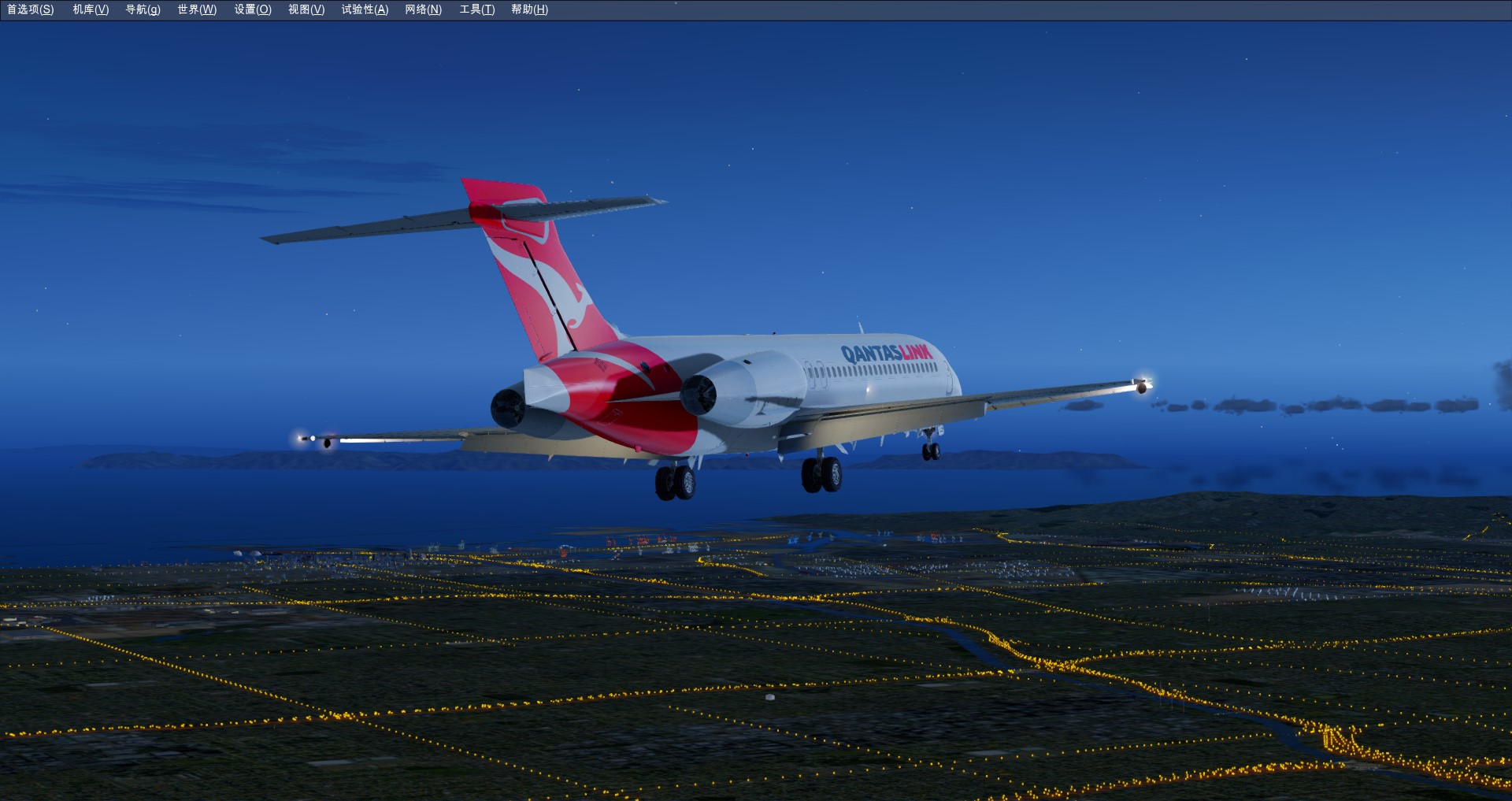Click the 导航(g) navigation menu

pos(143,9)
